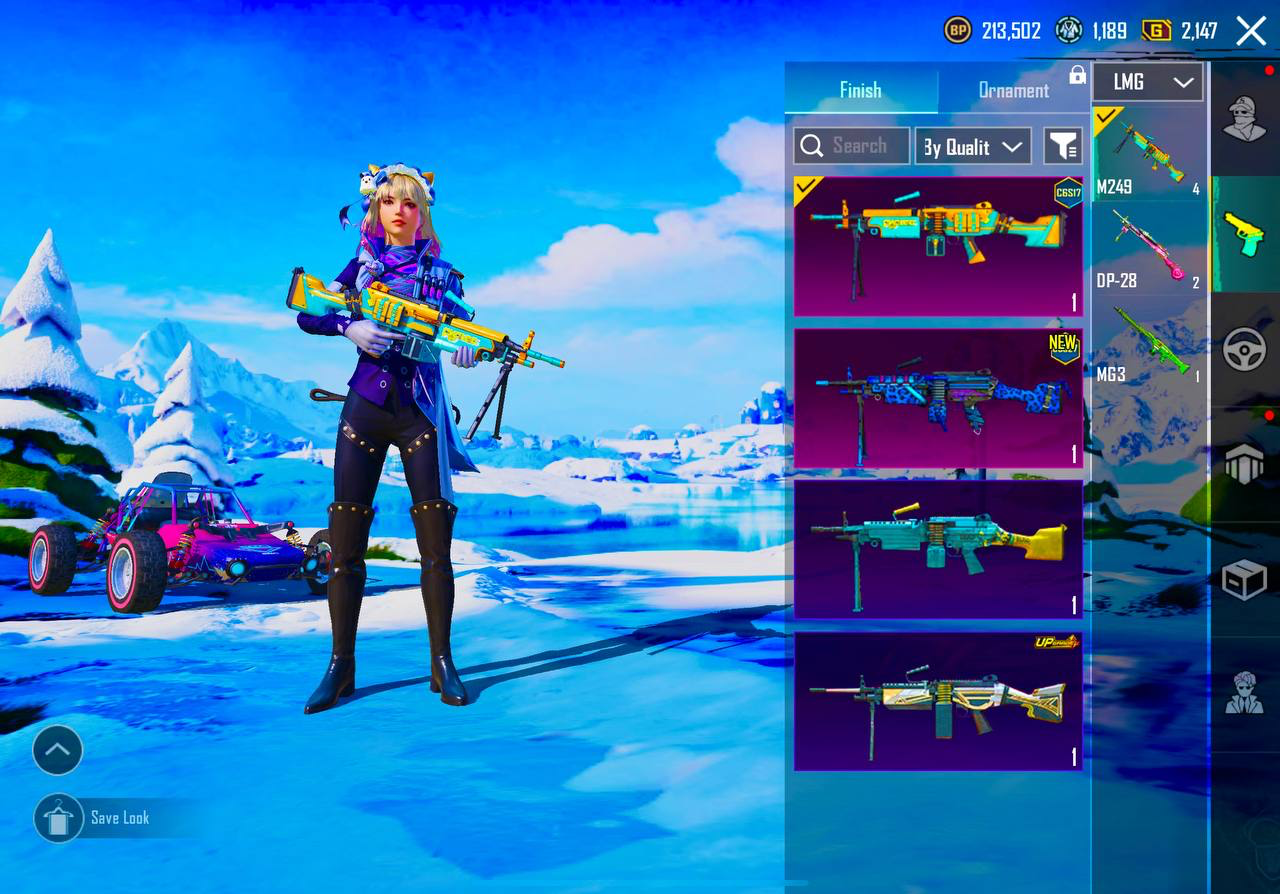
Task: Open the filter options button
Action: [1063, 146]
